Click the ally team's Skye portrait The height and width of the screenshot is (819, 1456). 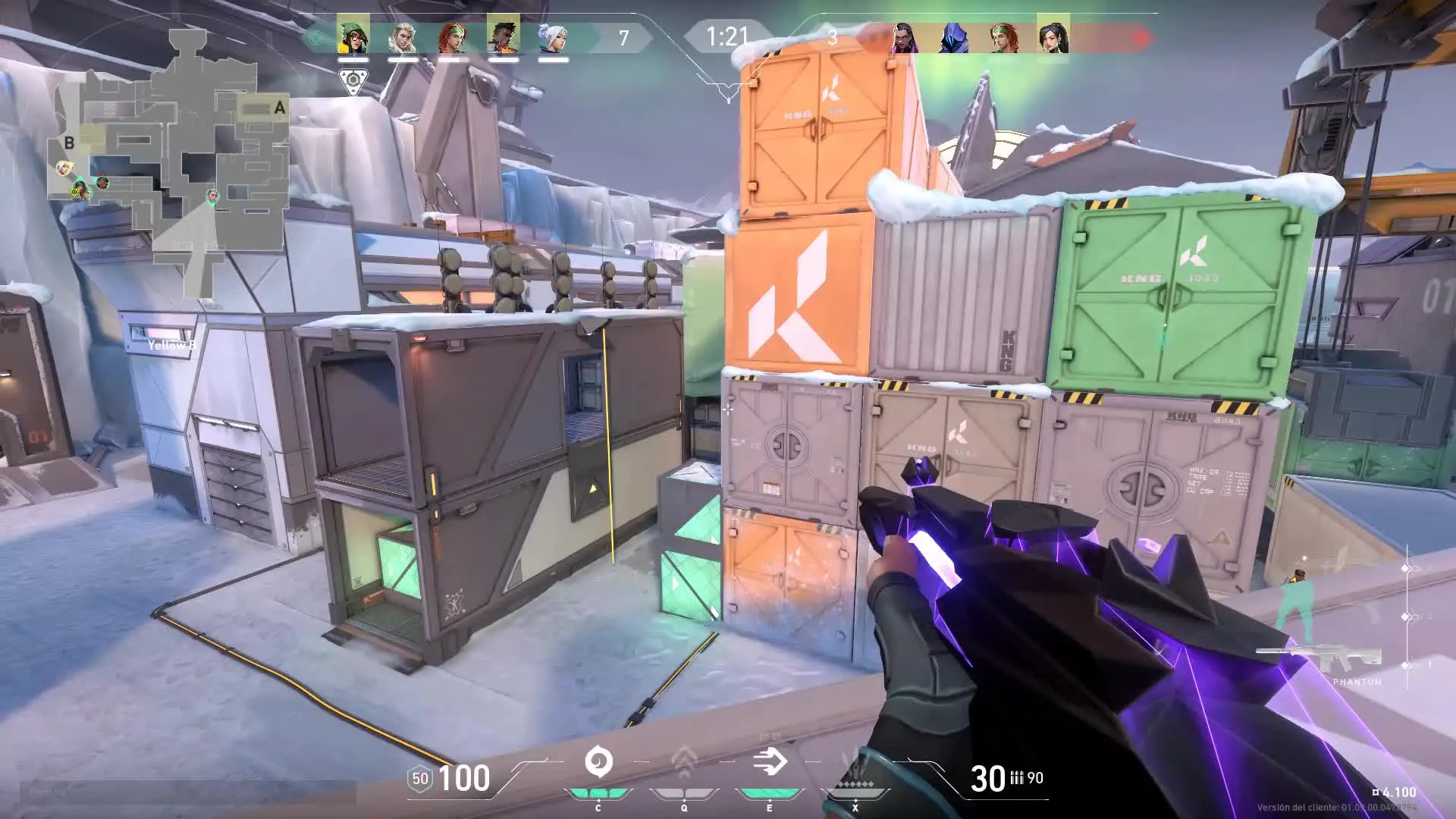453,36
